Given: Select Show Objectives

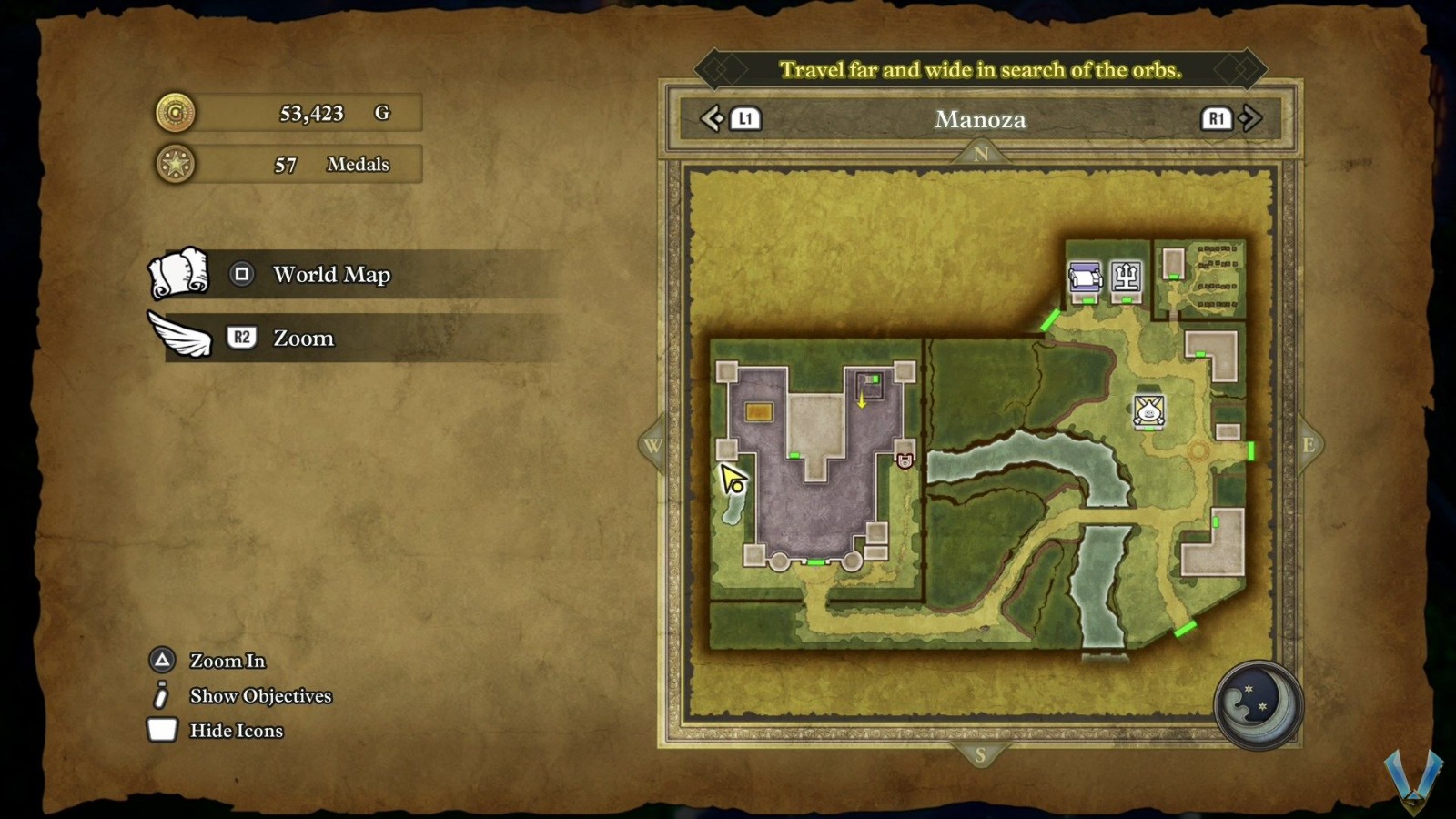Looking at the screenshot, I should [260, 695].
